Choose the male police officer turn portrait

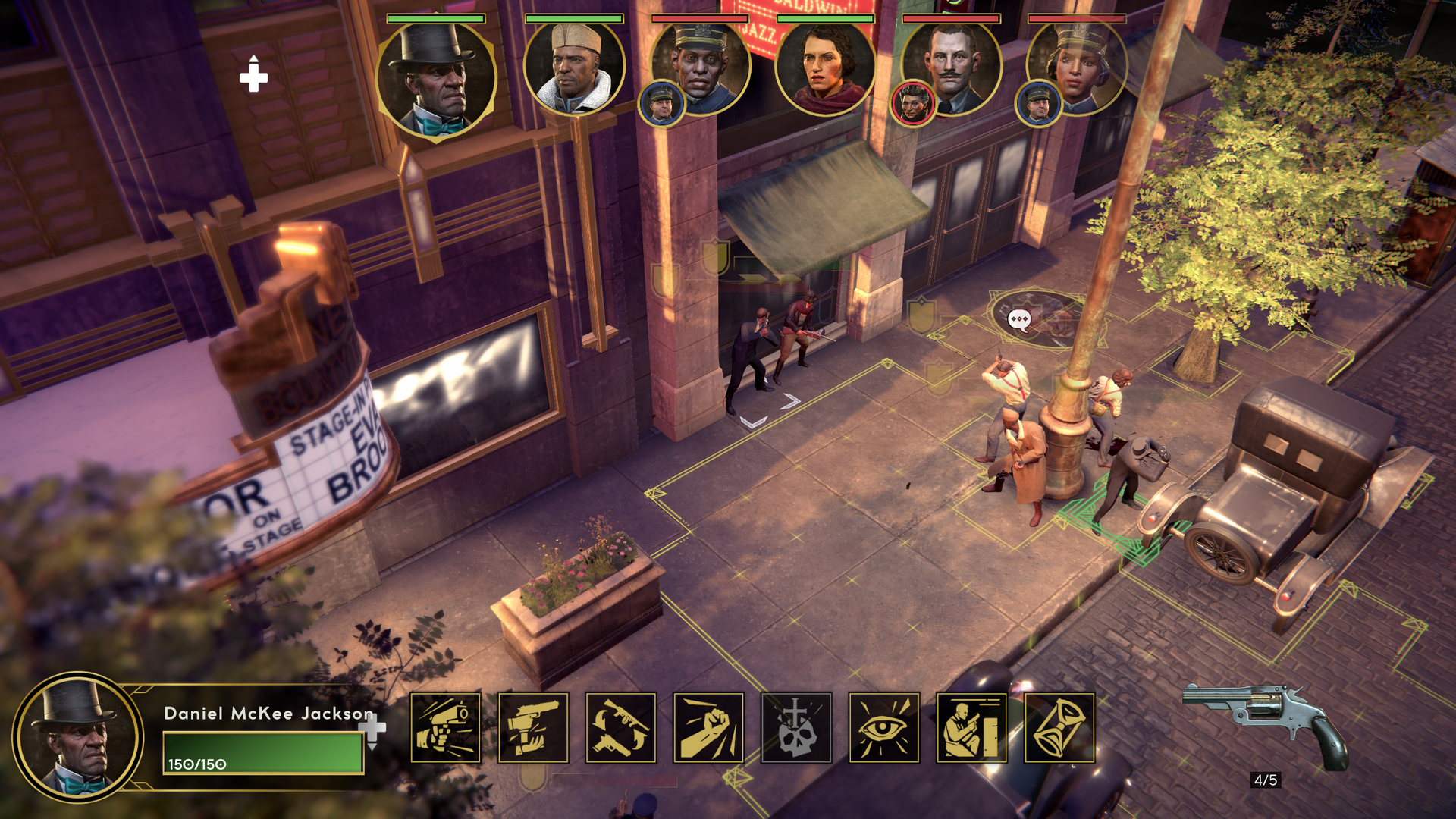tap(701, 68)
